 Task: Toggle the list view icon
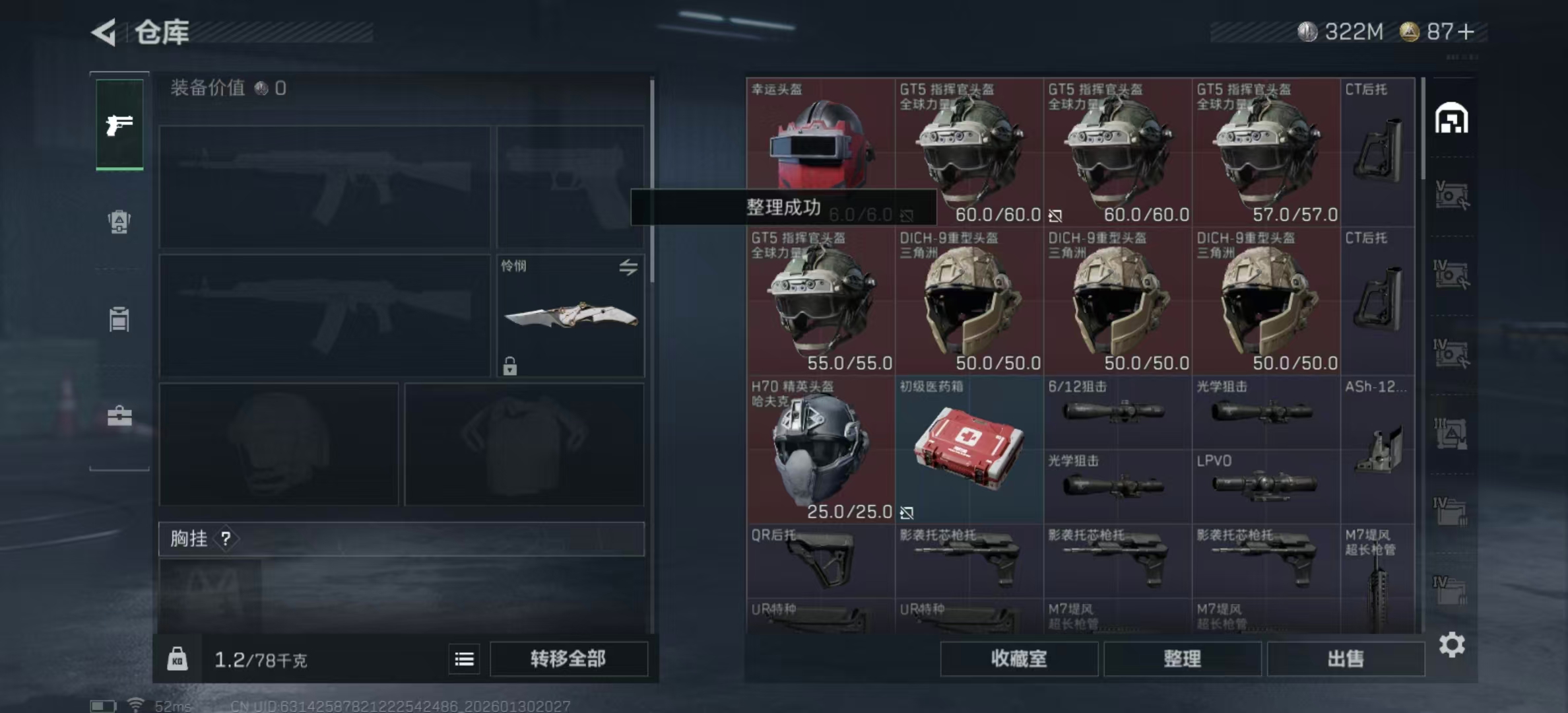click(464, 659)
